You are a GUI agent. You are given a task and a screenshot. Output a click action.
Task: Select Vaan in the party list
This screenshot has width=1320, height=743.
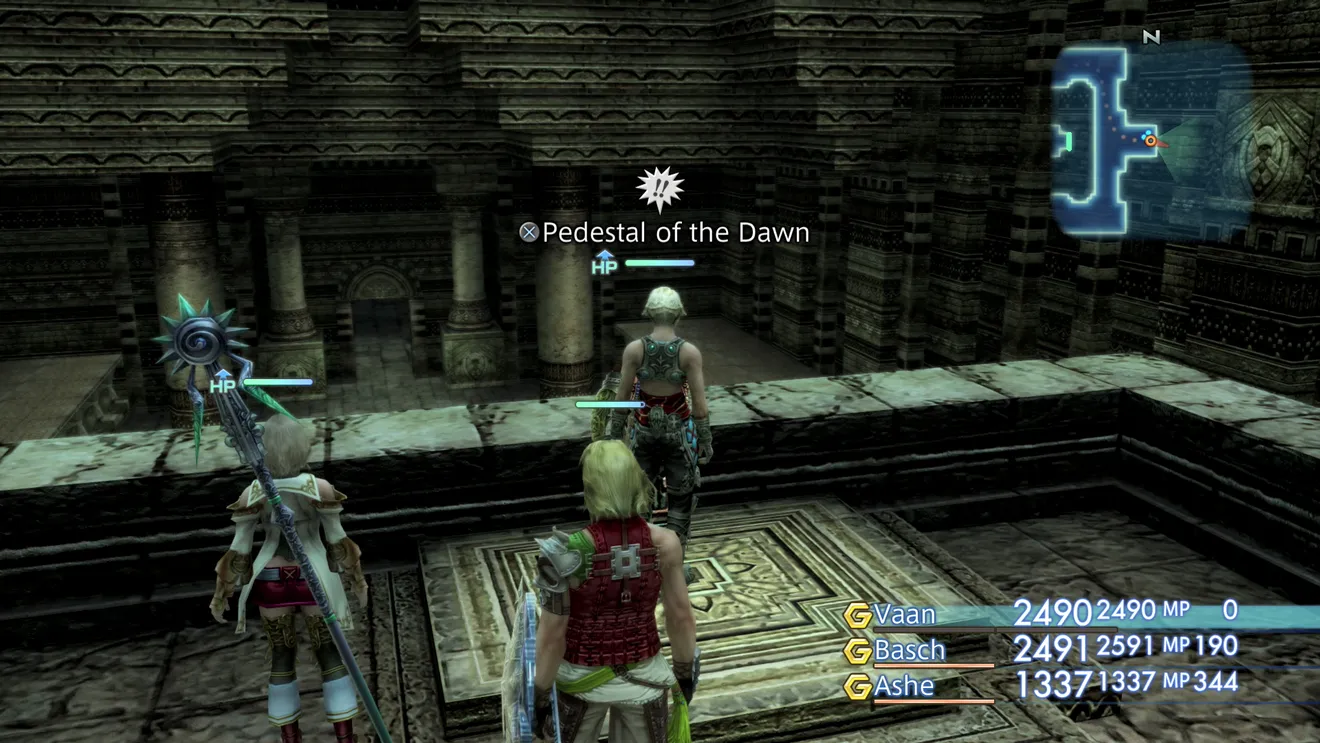[x=905, y=614]
